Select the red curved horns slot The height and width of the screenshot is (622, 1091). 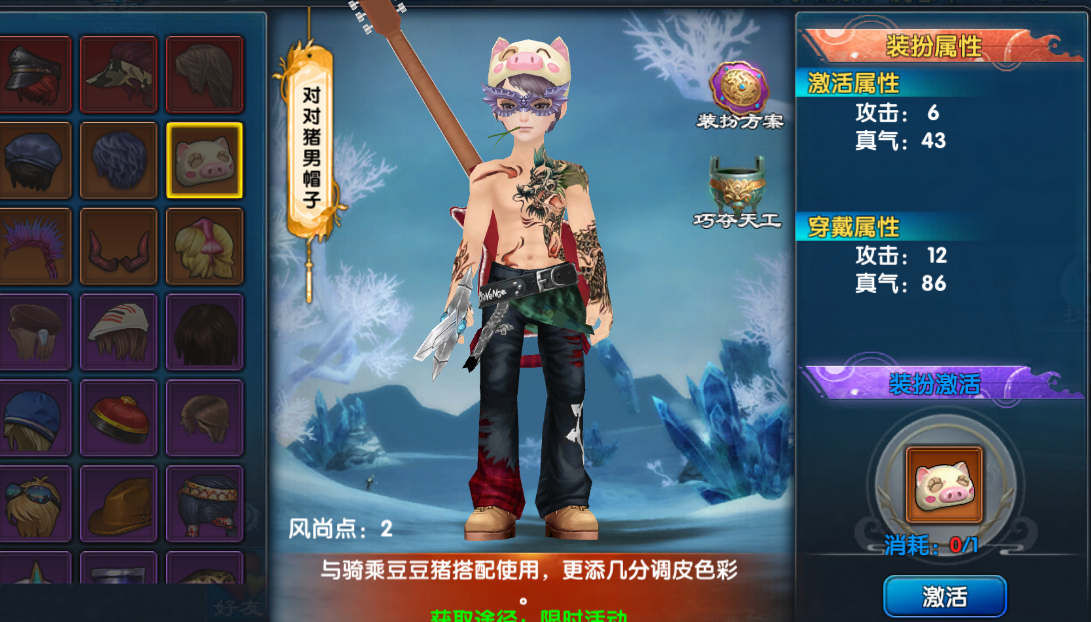(x=119, y=246)
